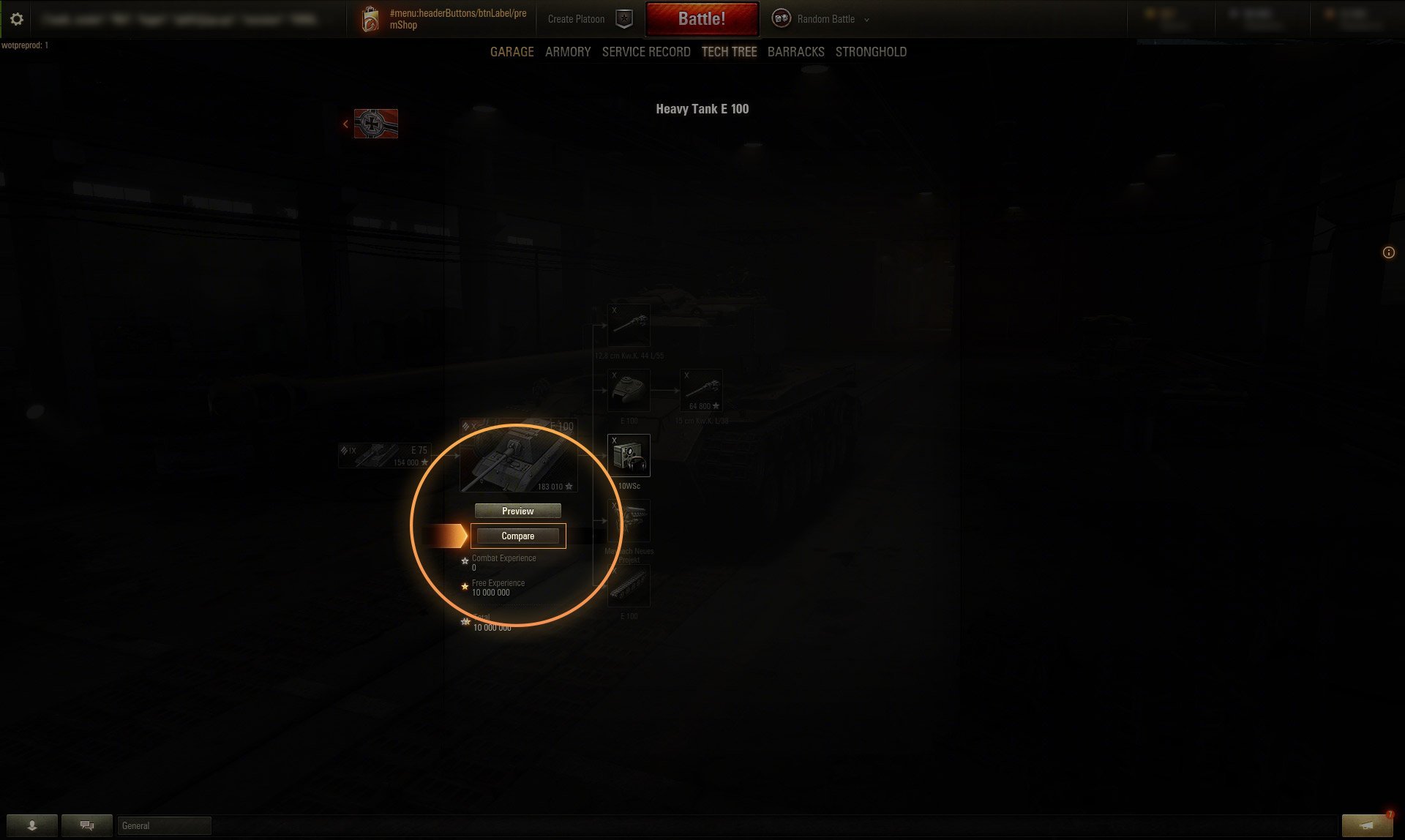
Task: Open the gear settings menu
Action: 17,19
